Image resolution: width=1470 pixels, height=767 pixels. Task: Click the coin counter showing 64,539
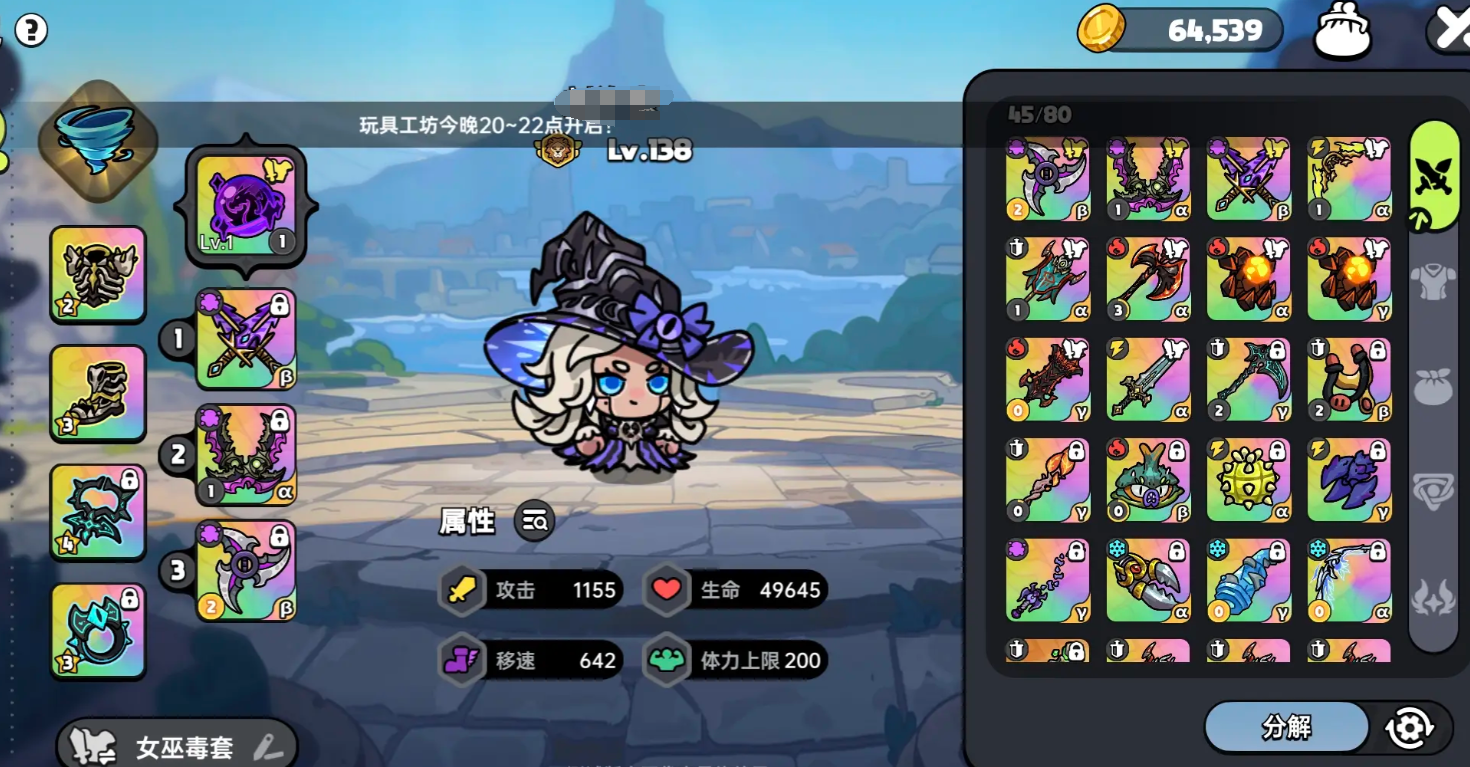[1180, 30]
